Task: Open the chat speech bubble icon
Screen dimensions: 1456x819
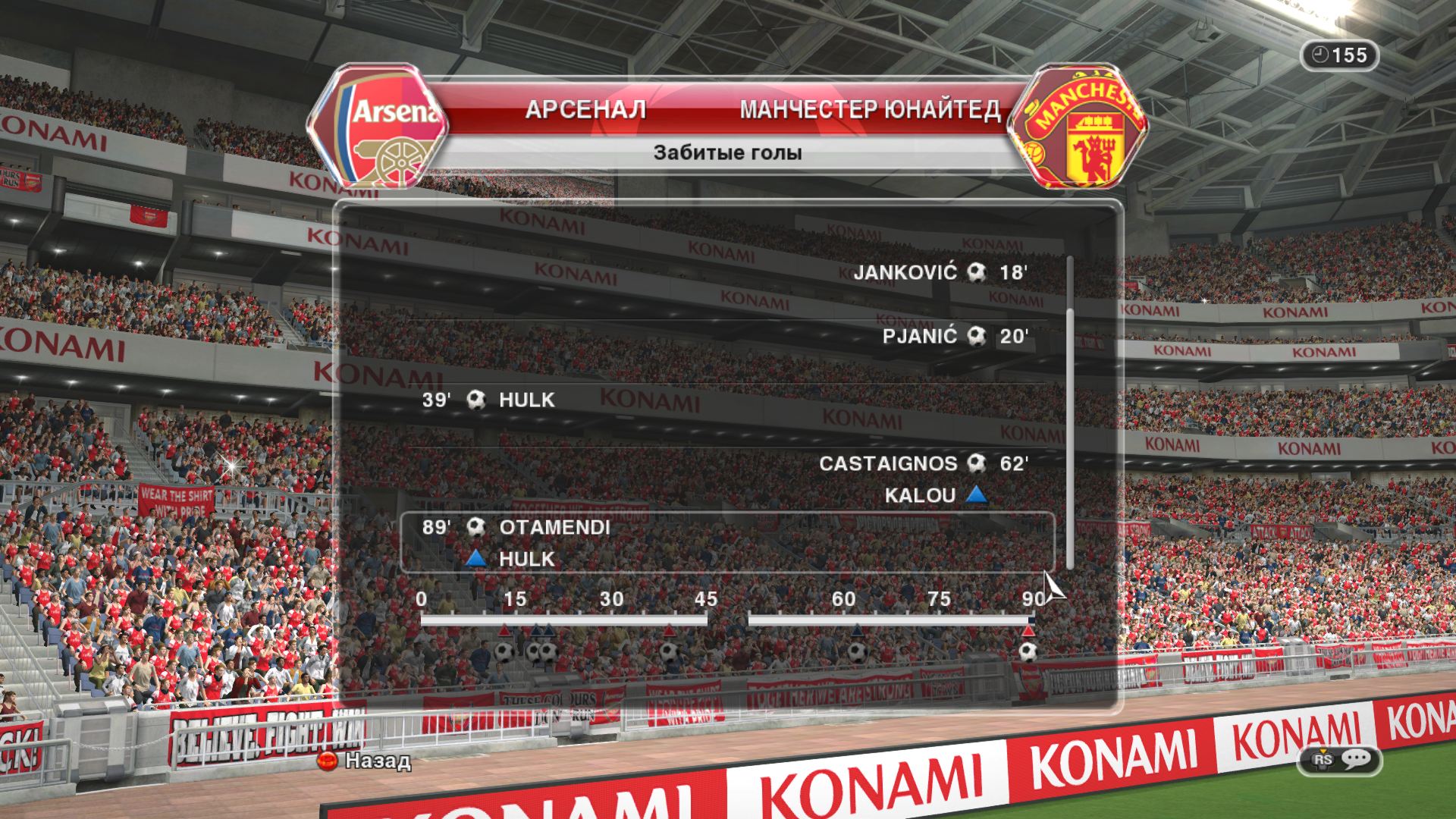Action: (x=1355, y=759)
